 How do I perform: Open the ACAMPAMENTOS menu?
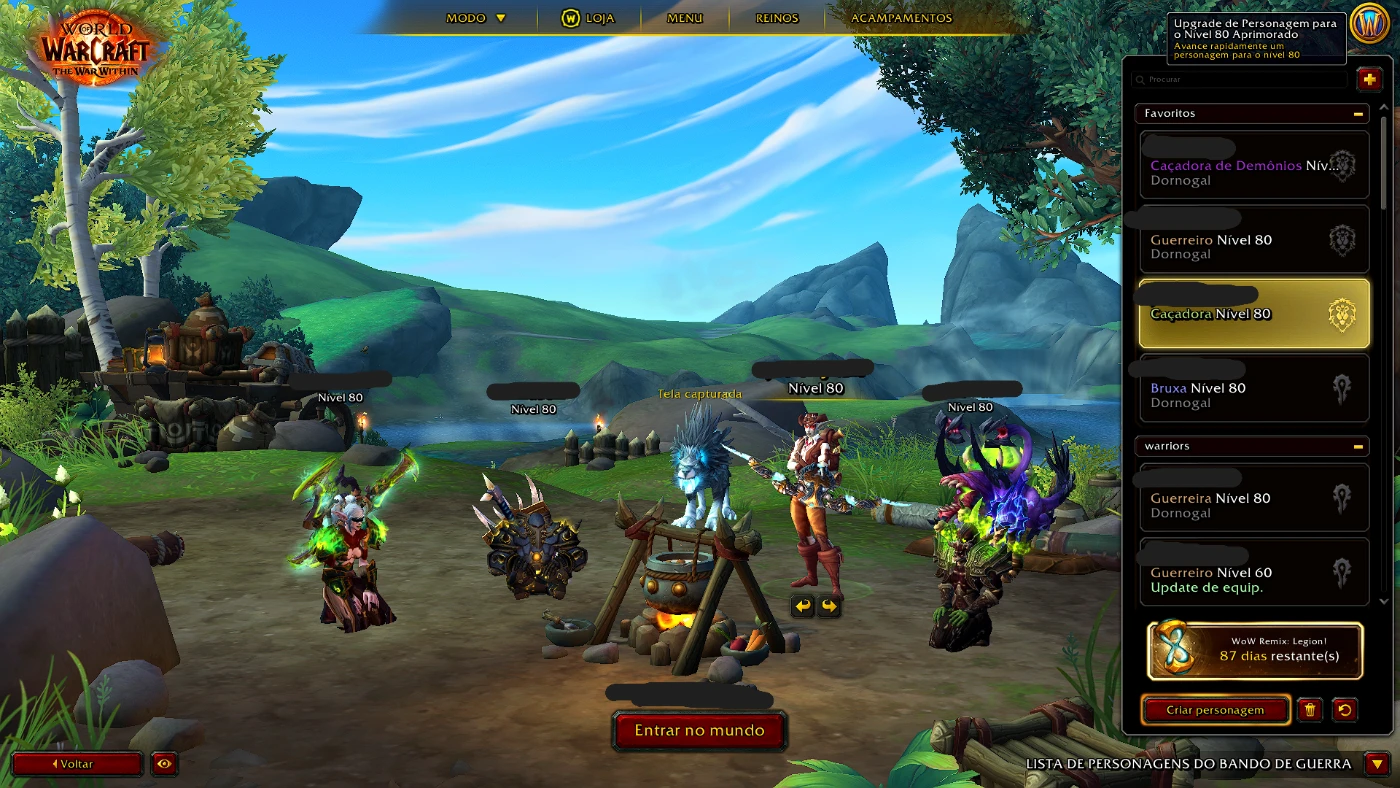coord(899,17)
